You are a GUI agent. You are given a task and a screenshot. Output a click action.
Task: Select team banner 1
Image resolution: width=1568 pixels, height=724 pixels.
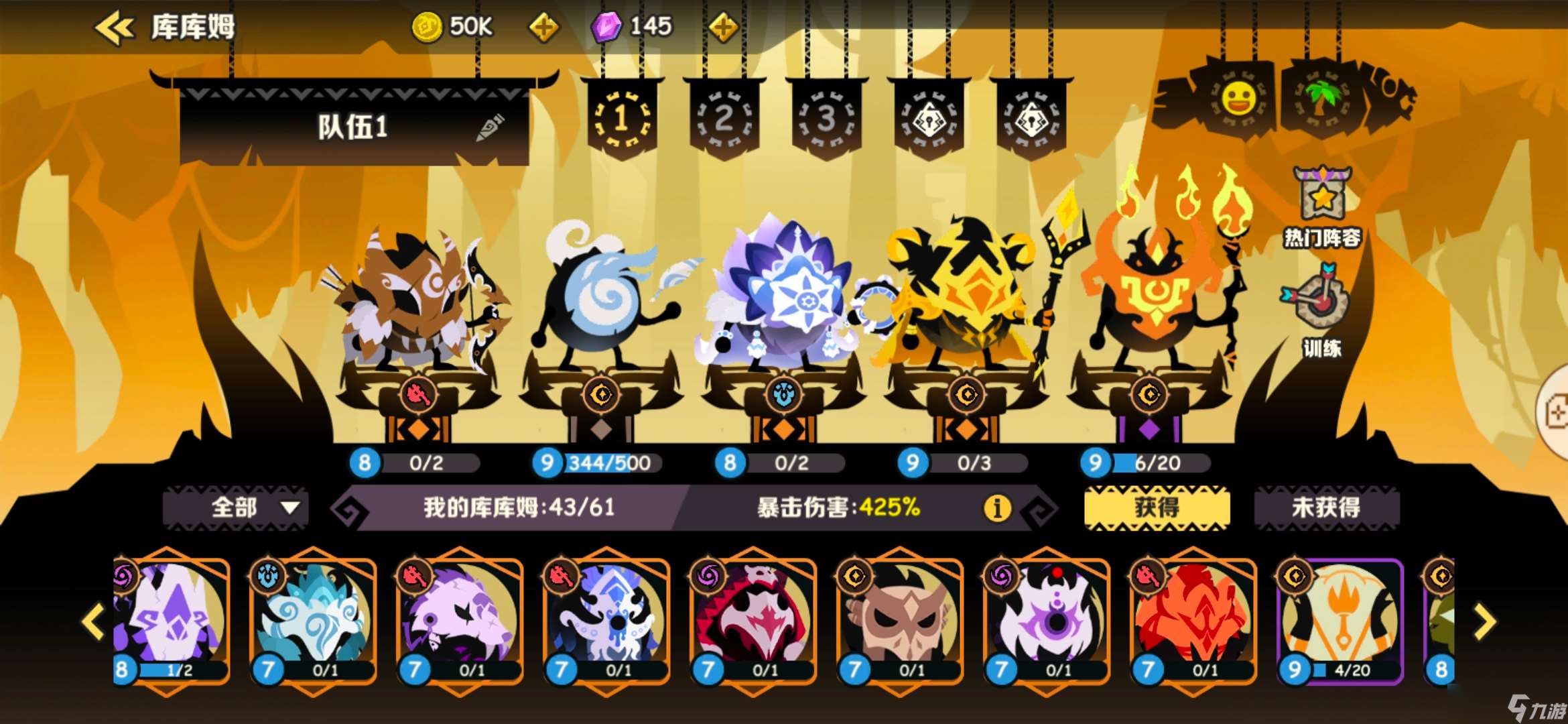(x=622, y=119)
